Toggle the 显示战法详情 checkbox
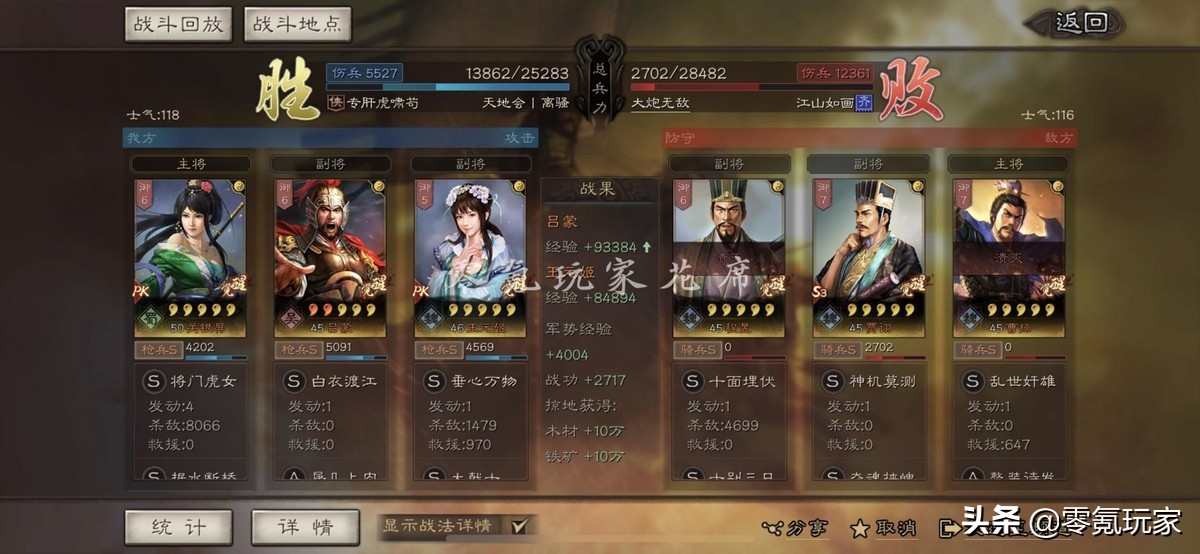Image resolution: width=1200 pixels, height=554 pixels. (x=519, y=525)
